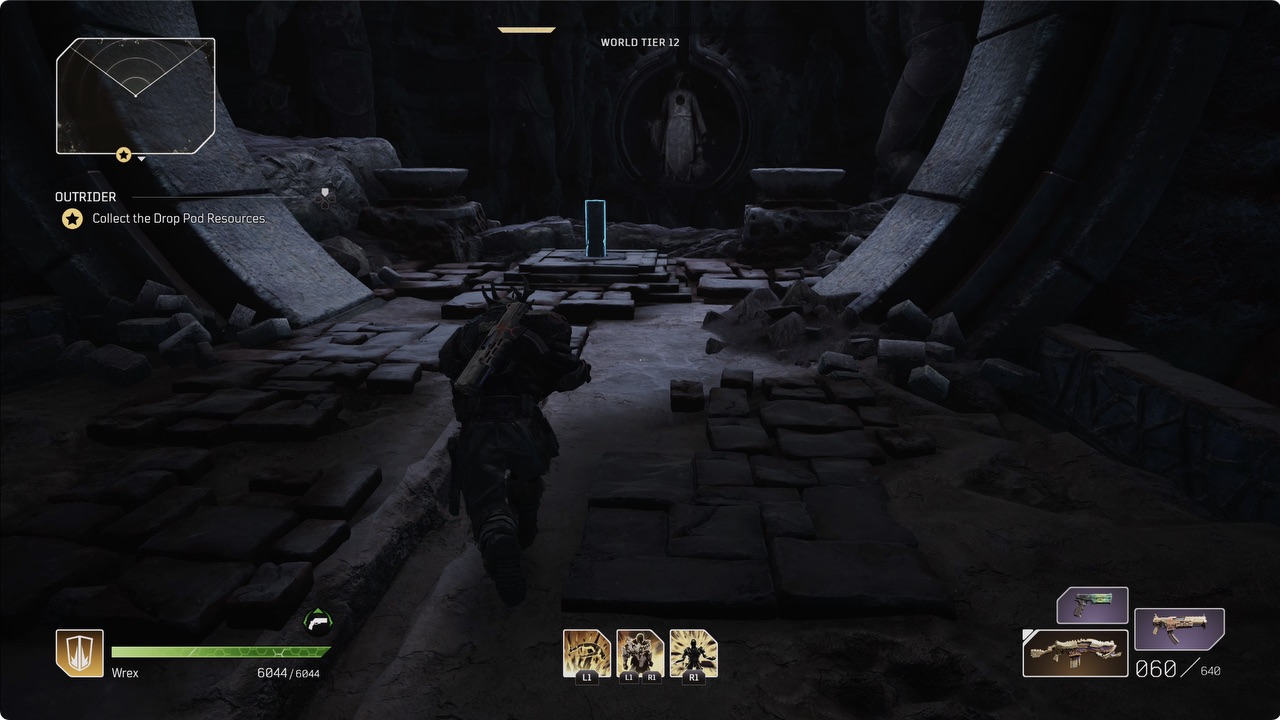
Task: Select the bone-styled assault rifle slot
Action: coord(1075,652)
